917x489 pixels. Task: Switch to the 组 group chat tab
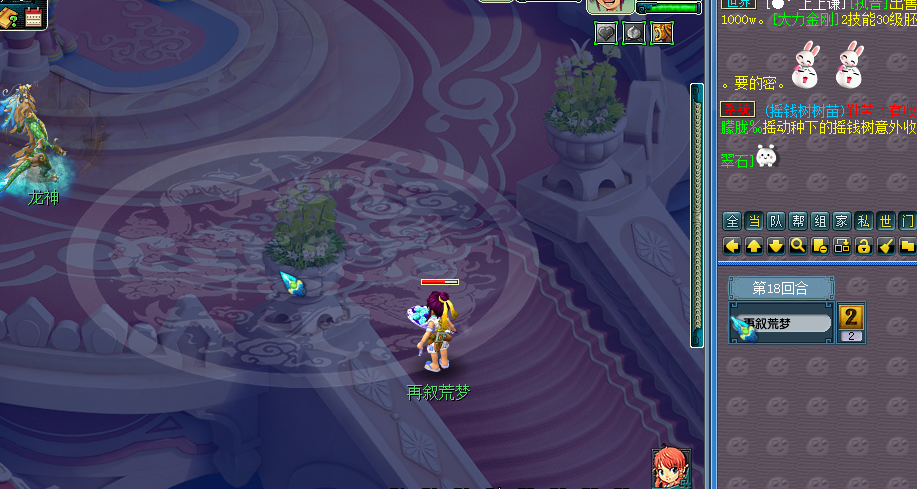pyautogui.click(x=820, y=222)
